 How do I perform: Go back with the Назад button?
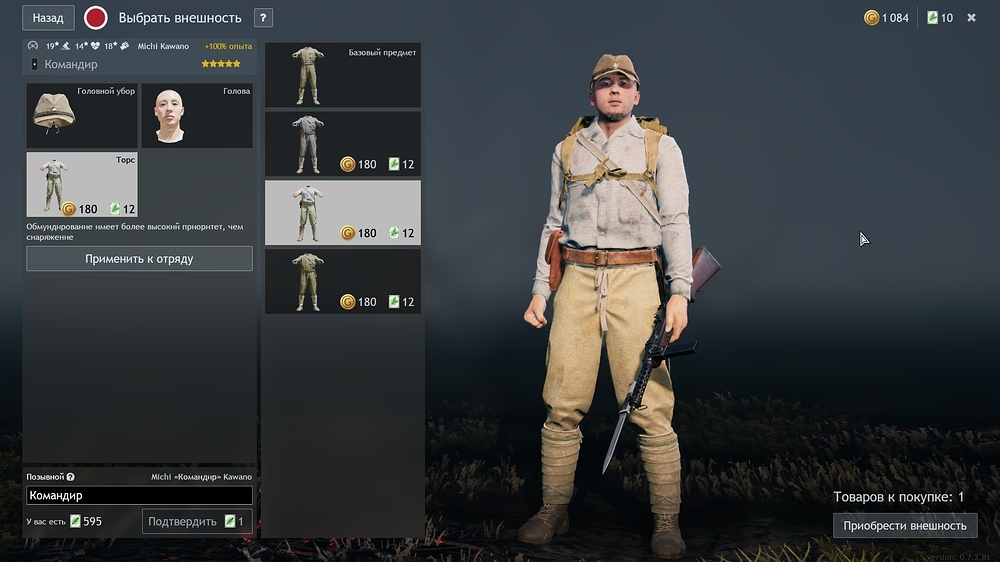pos(48,18)
